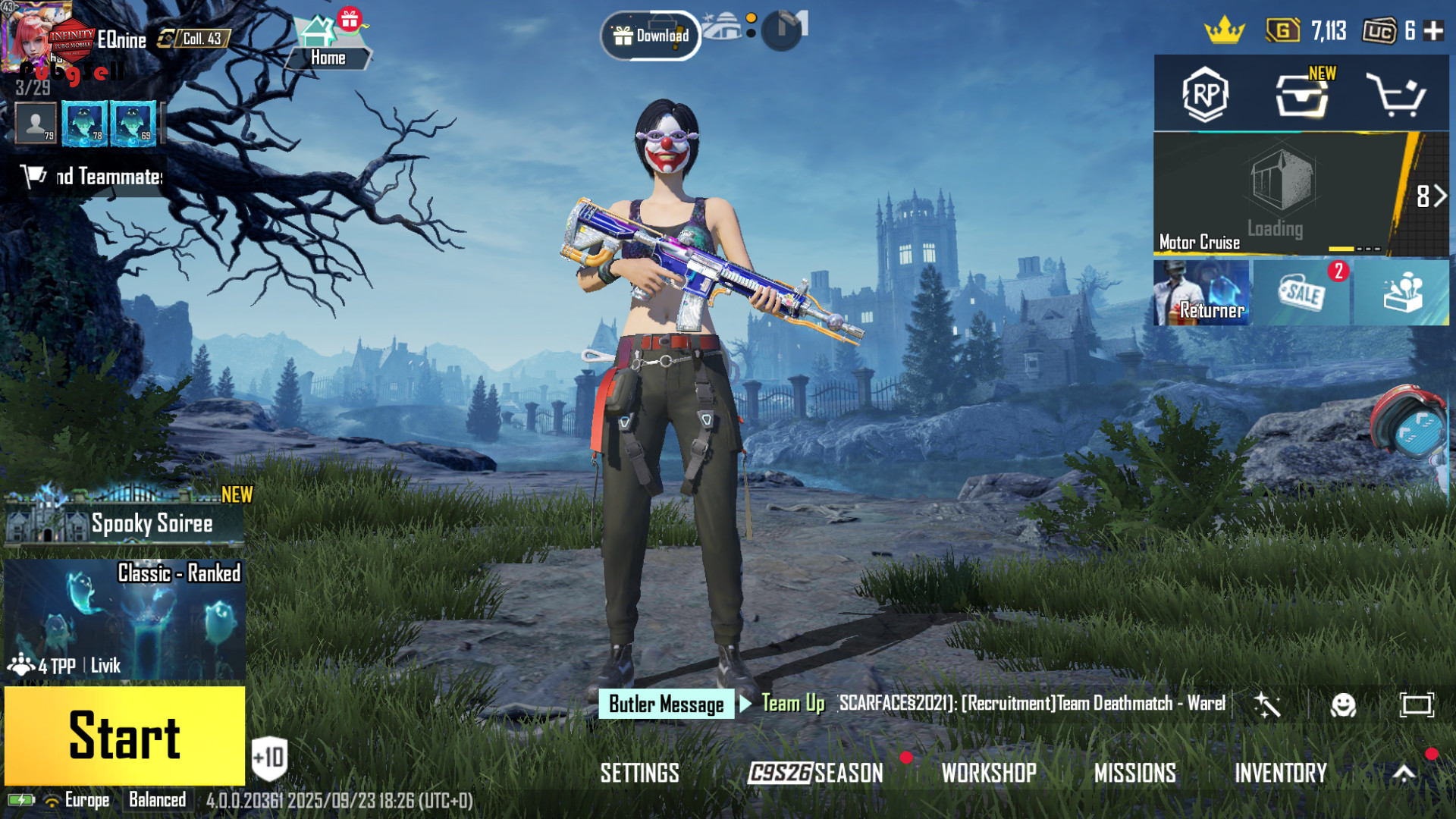Open the Returner event banner
Image resolution: width=1456 pixels, height=819 pixels.
[1201, 293]
